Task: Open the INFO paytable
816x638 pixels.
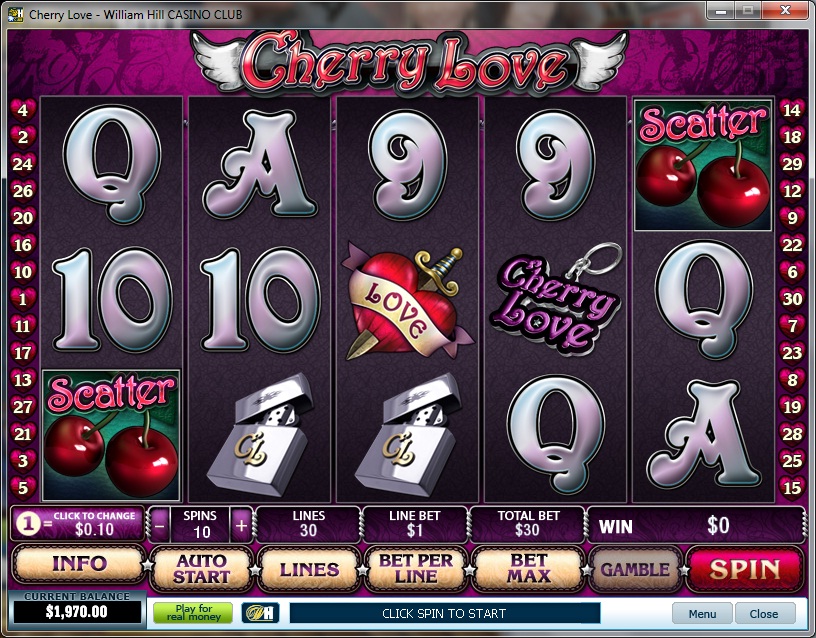Action: 79,564
